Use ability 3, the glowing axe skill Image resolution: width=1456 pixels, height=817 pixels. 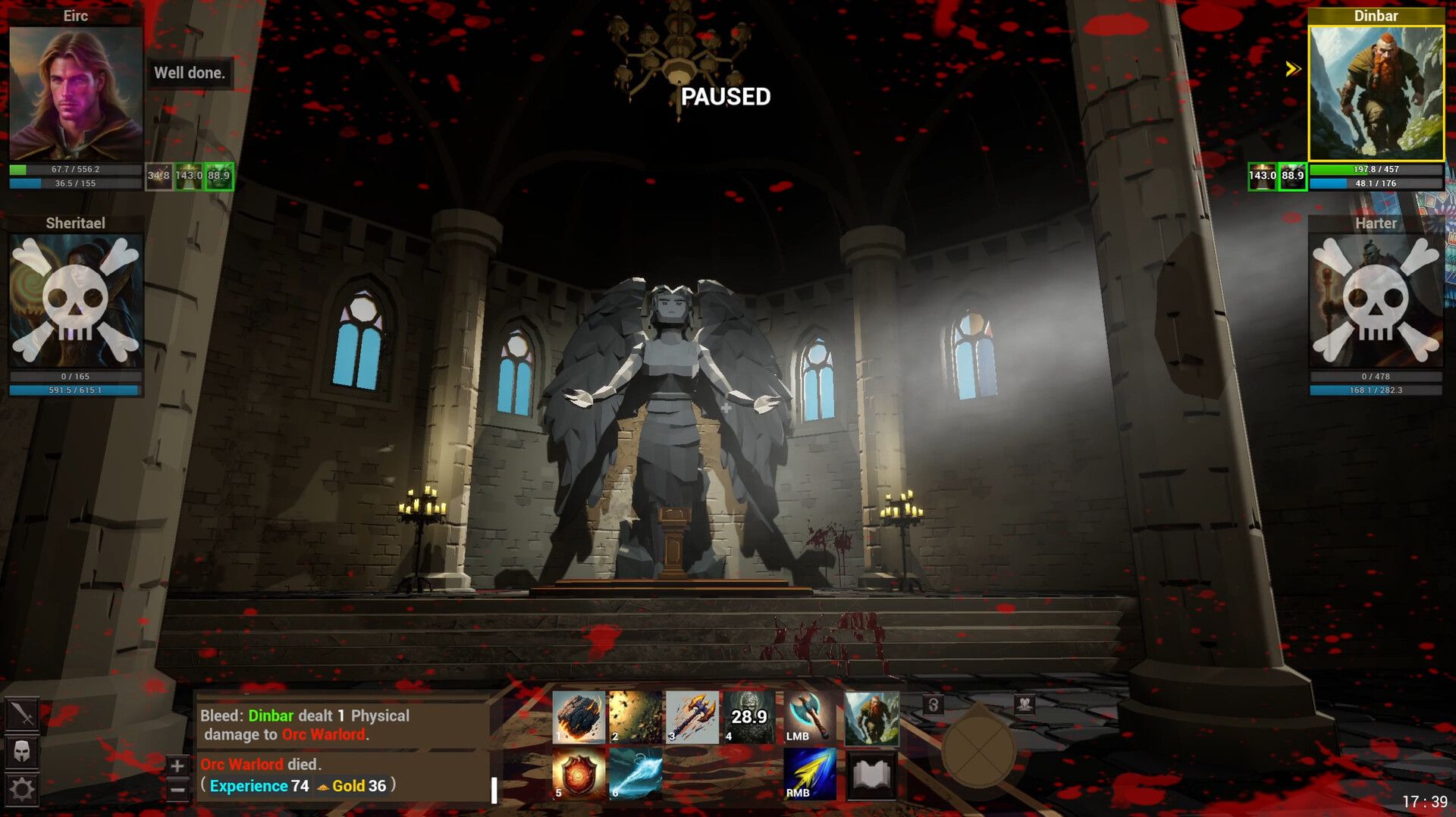[x=692, y=714]
